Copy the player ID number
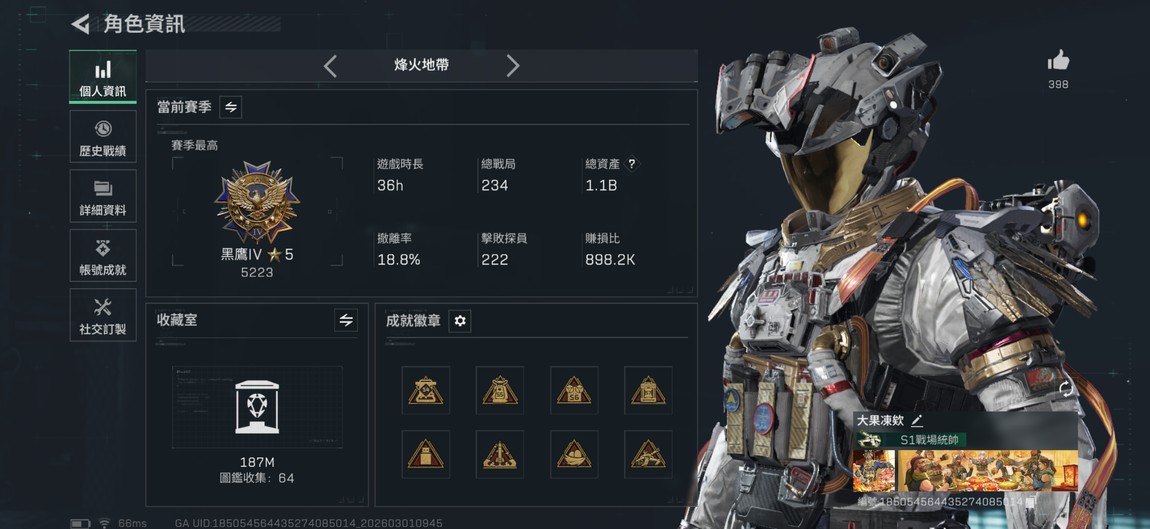 (1031, 501)
